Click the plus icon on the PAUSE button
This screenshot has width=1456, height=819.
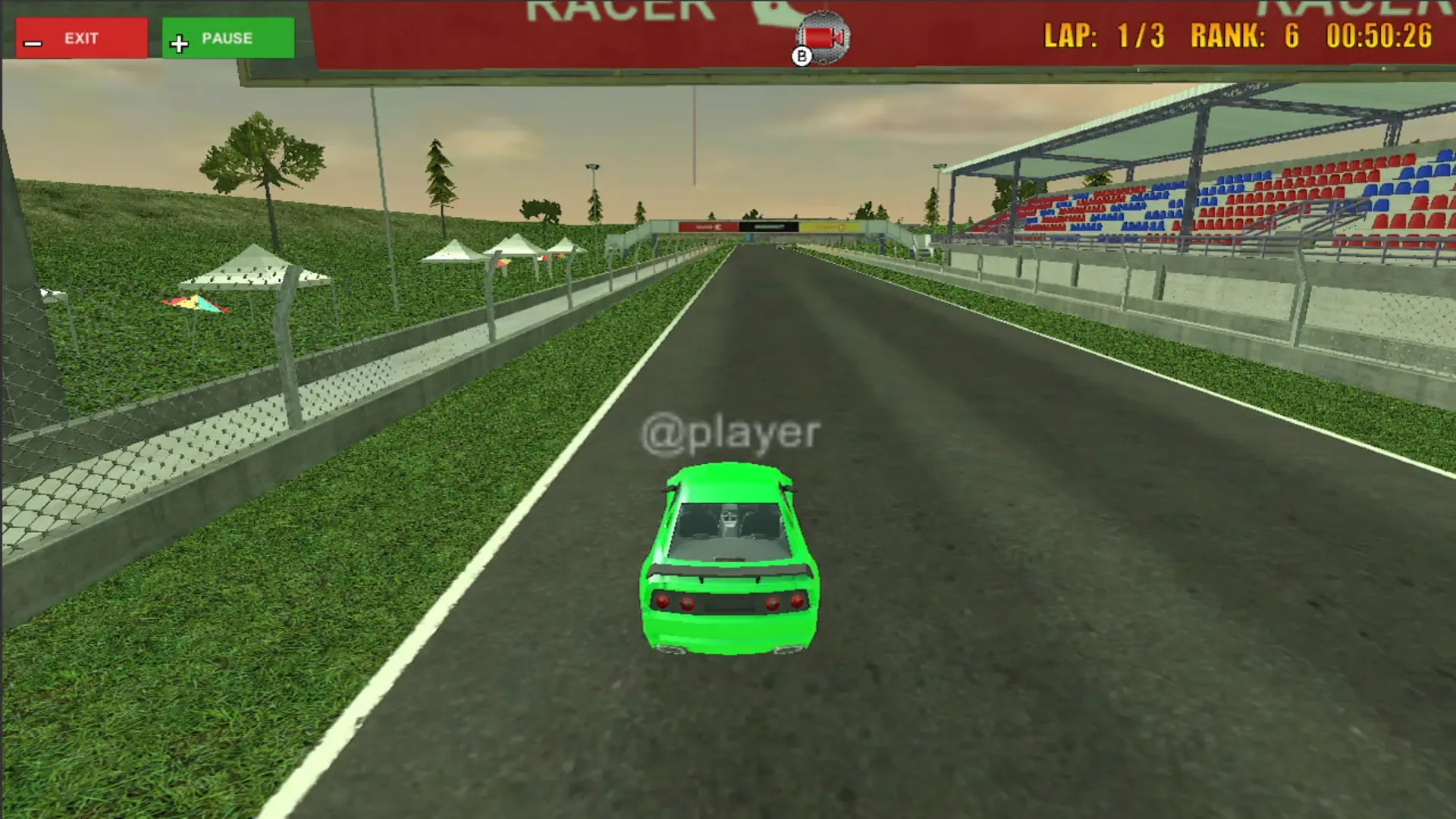[180, 42]
